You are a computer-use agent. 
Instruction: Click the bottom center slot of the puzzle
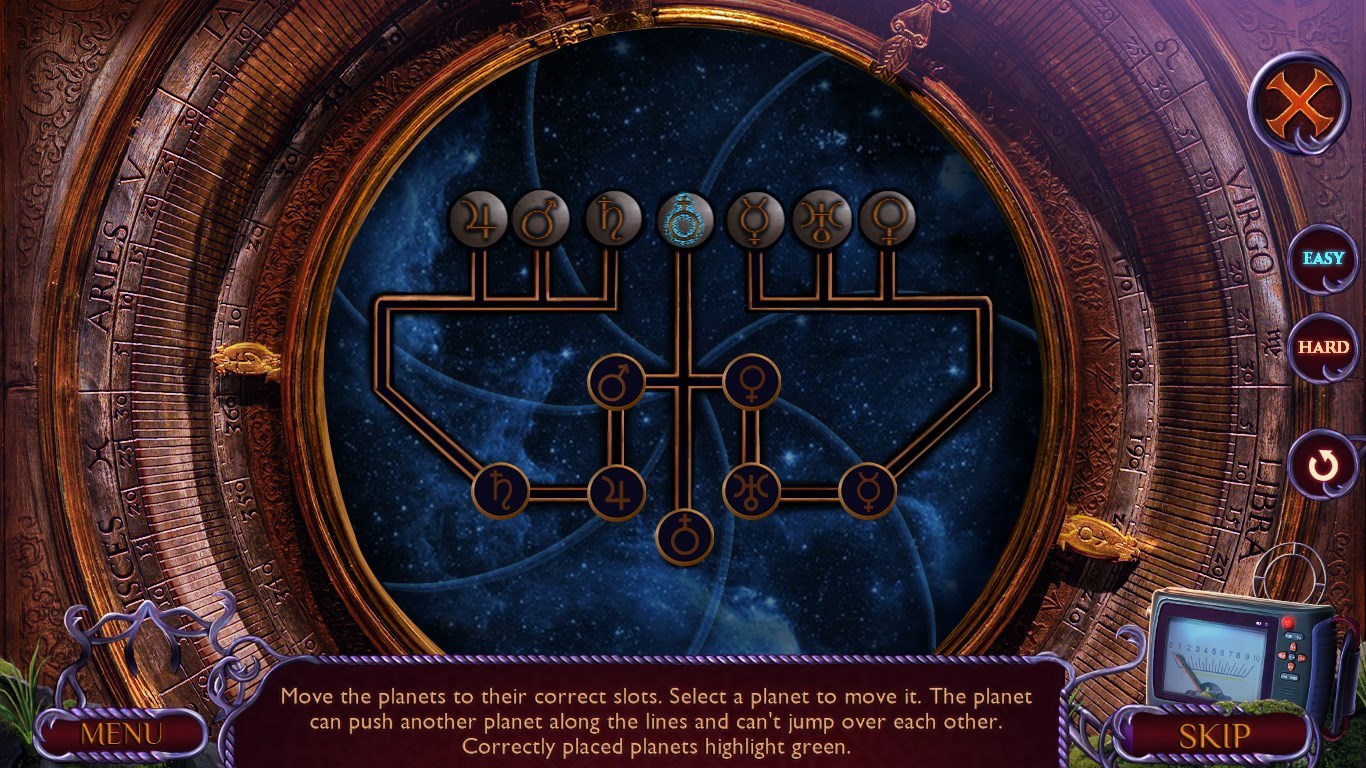tap(684, 536)
